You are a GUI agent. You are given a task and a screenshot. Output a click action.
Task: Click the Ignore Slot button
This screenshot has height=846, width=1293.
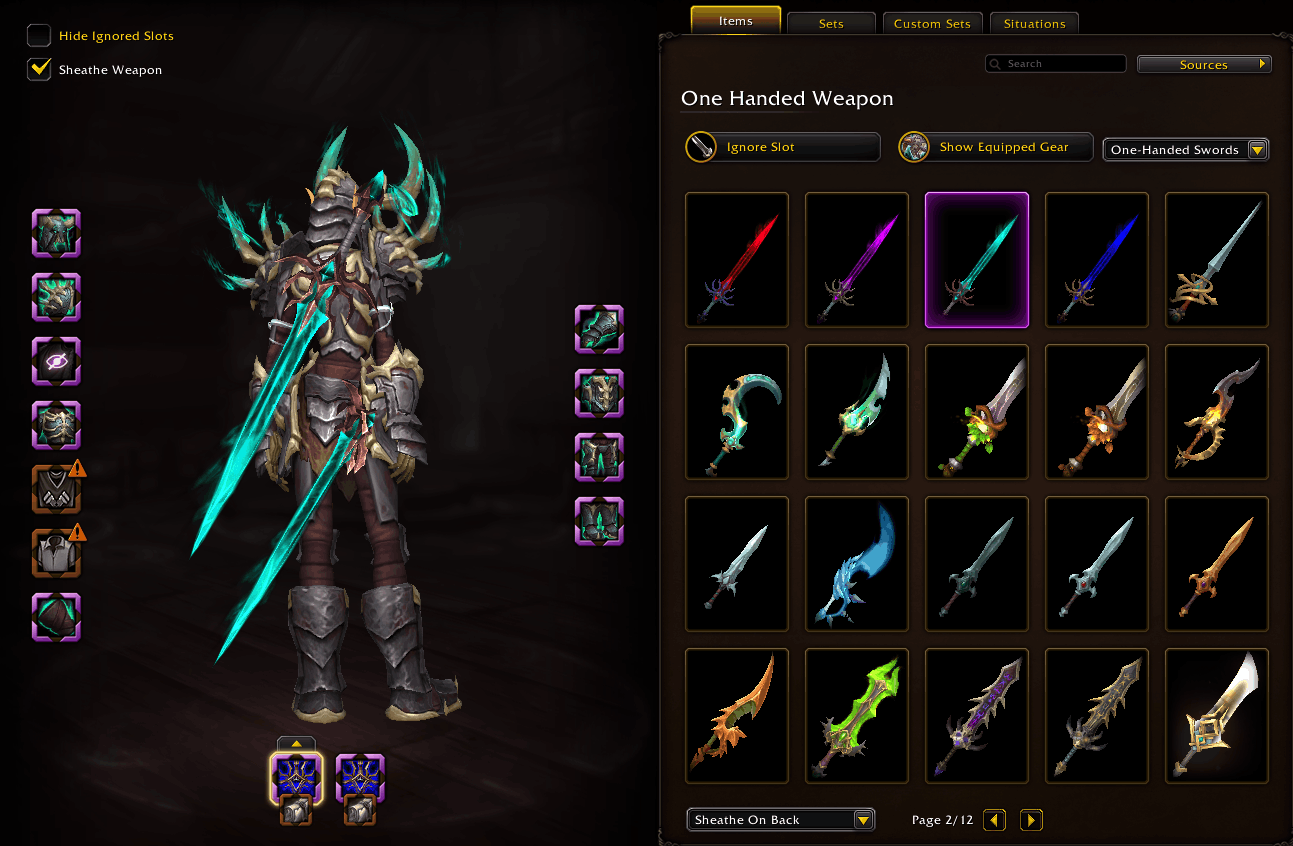pyautogui.click(x=782, y=146)
